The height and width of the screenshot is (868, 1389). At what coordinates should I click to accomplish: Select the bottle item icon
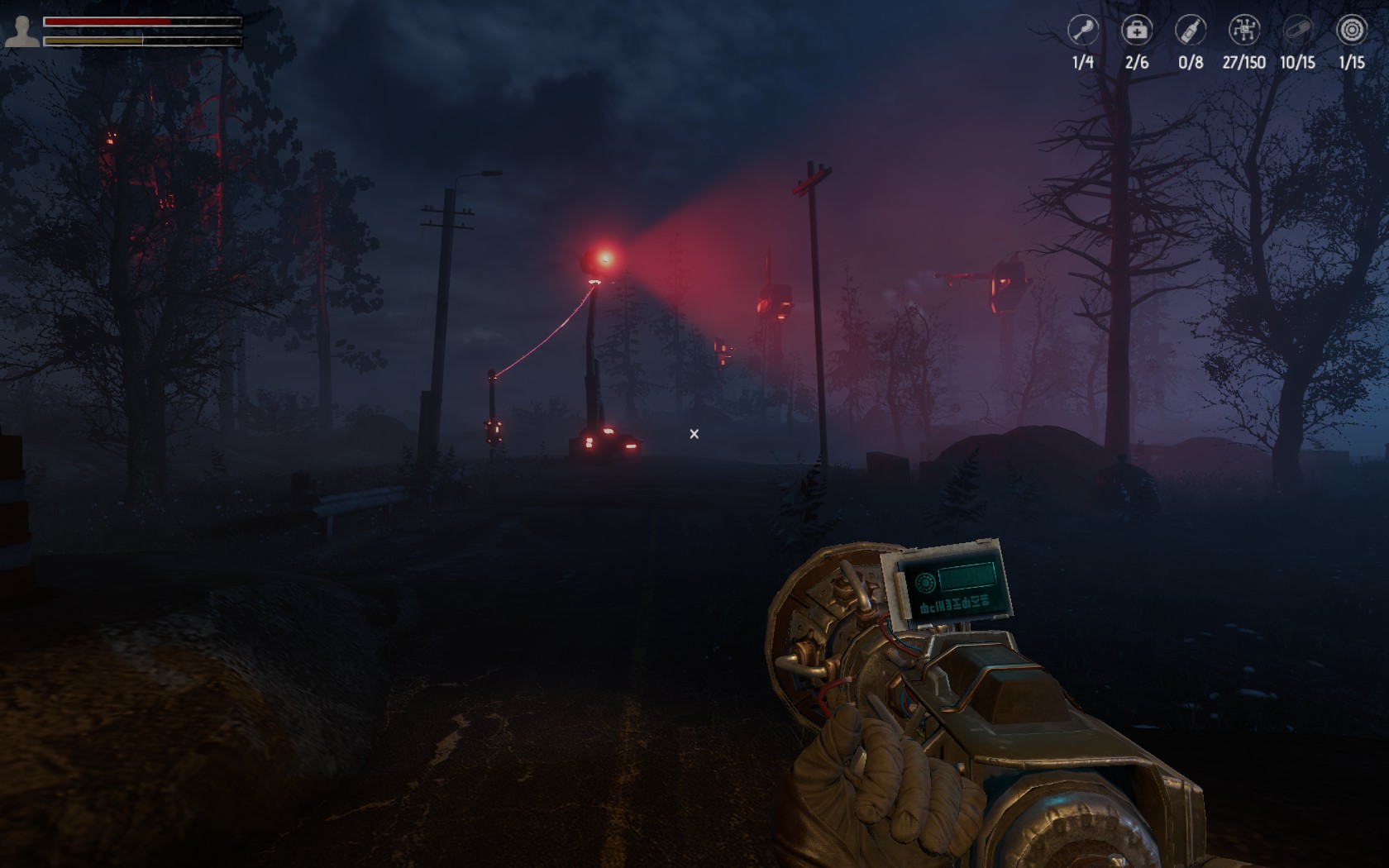click(1190, 31)
